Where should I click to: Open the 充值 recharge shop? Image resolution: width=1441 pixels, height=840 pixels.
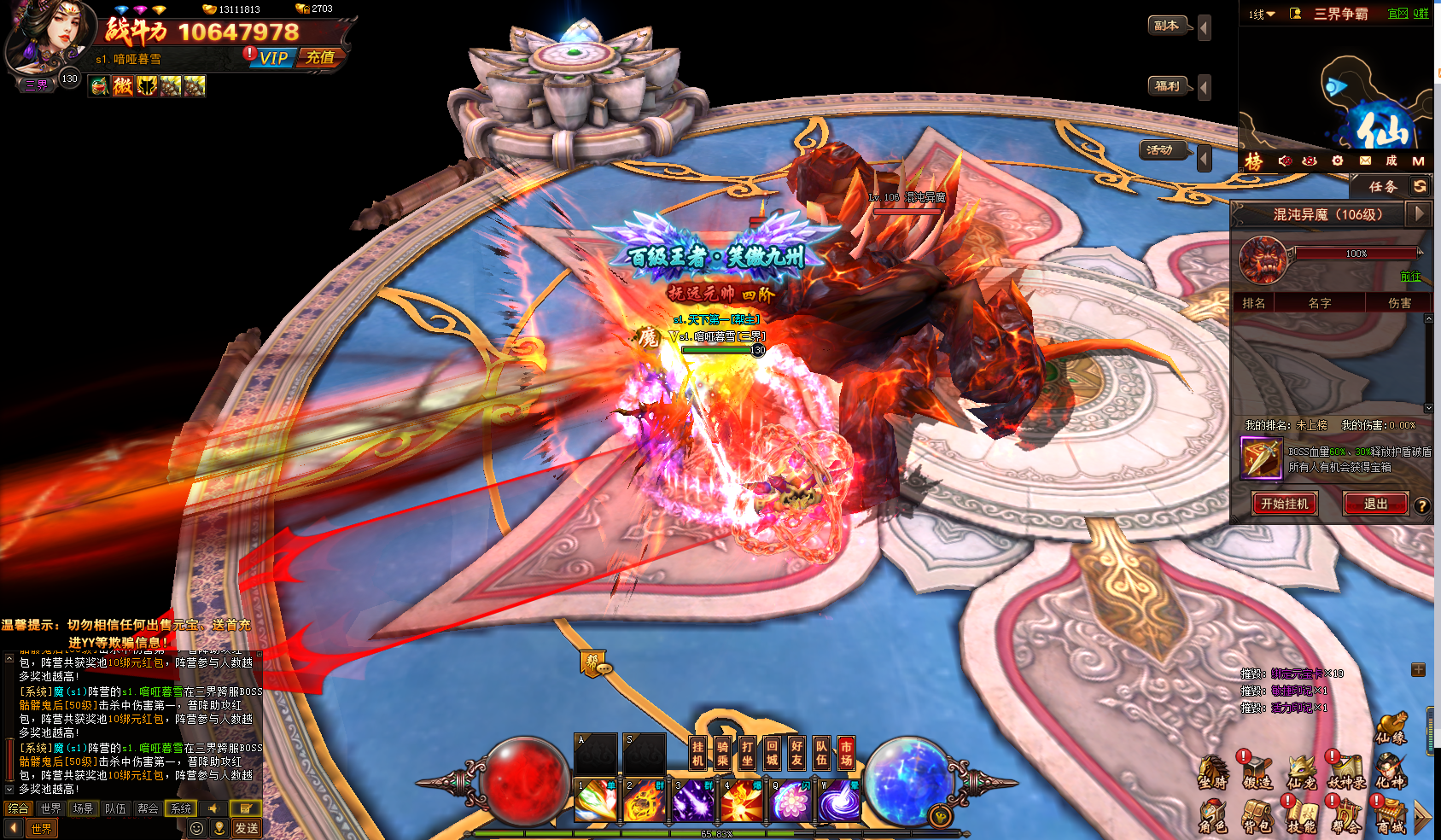(321, 58)
